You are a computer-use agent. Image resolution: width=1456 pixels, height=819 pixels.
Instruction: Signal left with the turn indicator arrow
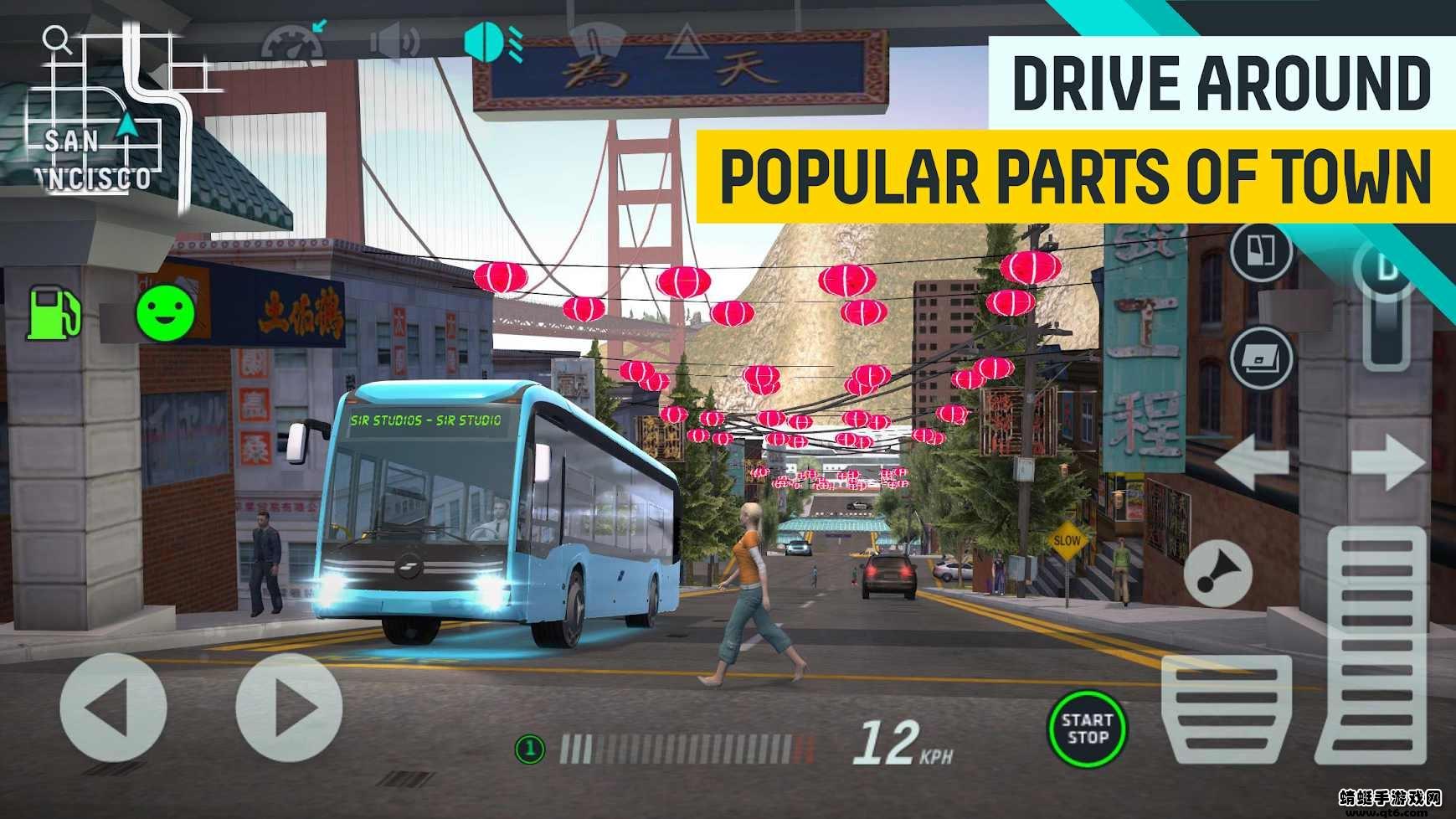(1252, 462)
